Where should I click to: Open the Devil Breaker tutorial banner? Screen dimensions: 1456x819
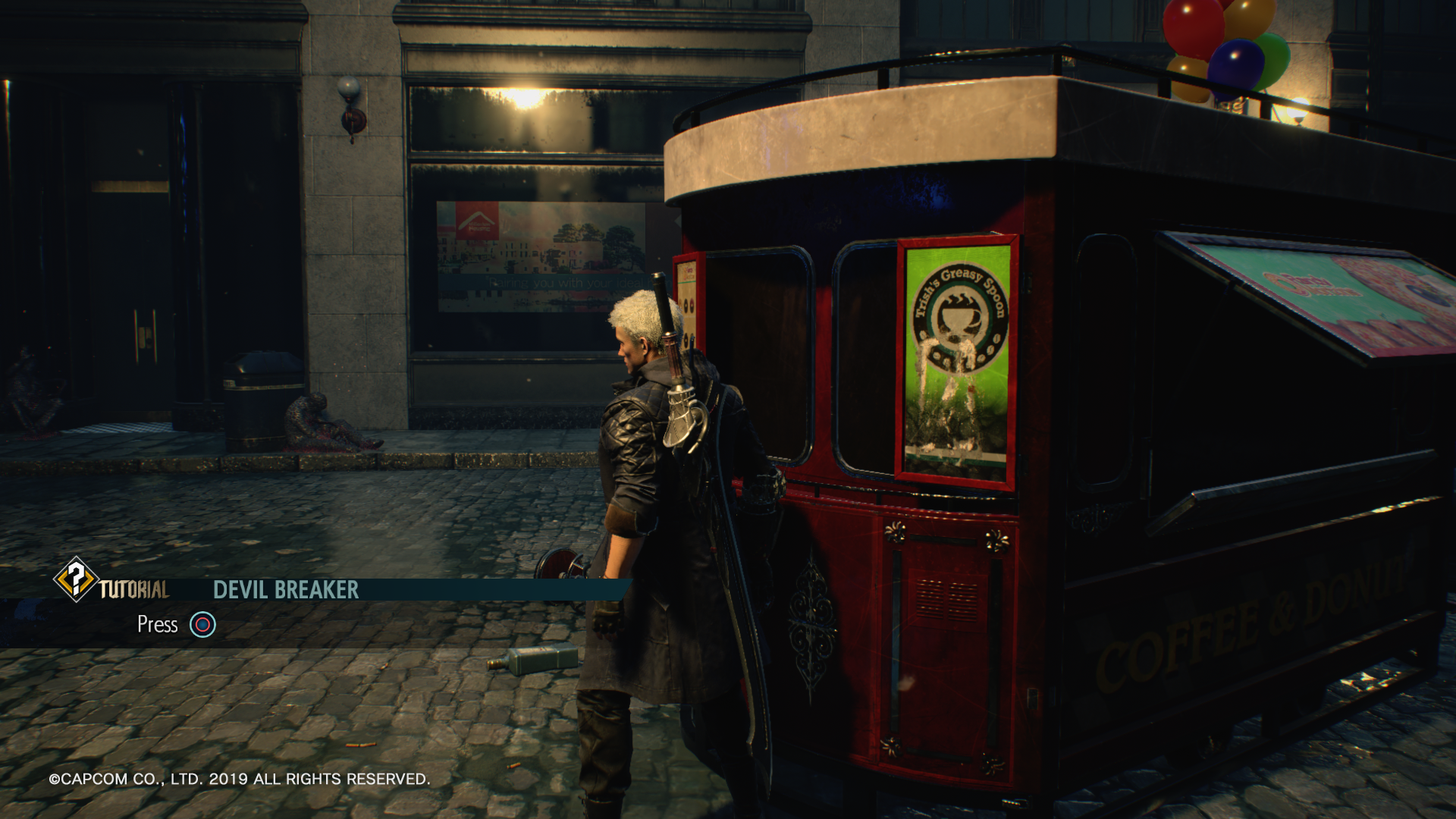(x=286, y=590)
